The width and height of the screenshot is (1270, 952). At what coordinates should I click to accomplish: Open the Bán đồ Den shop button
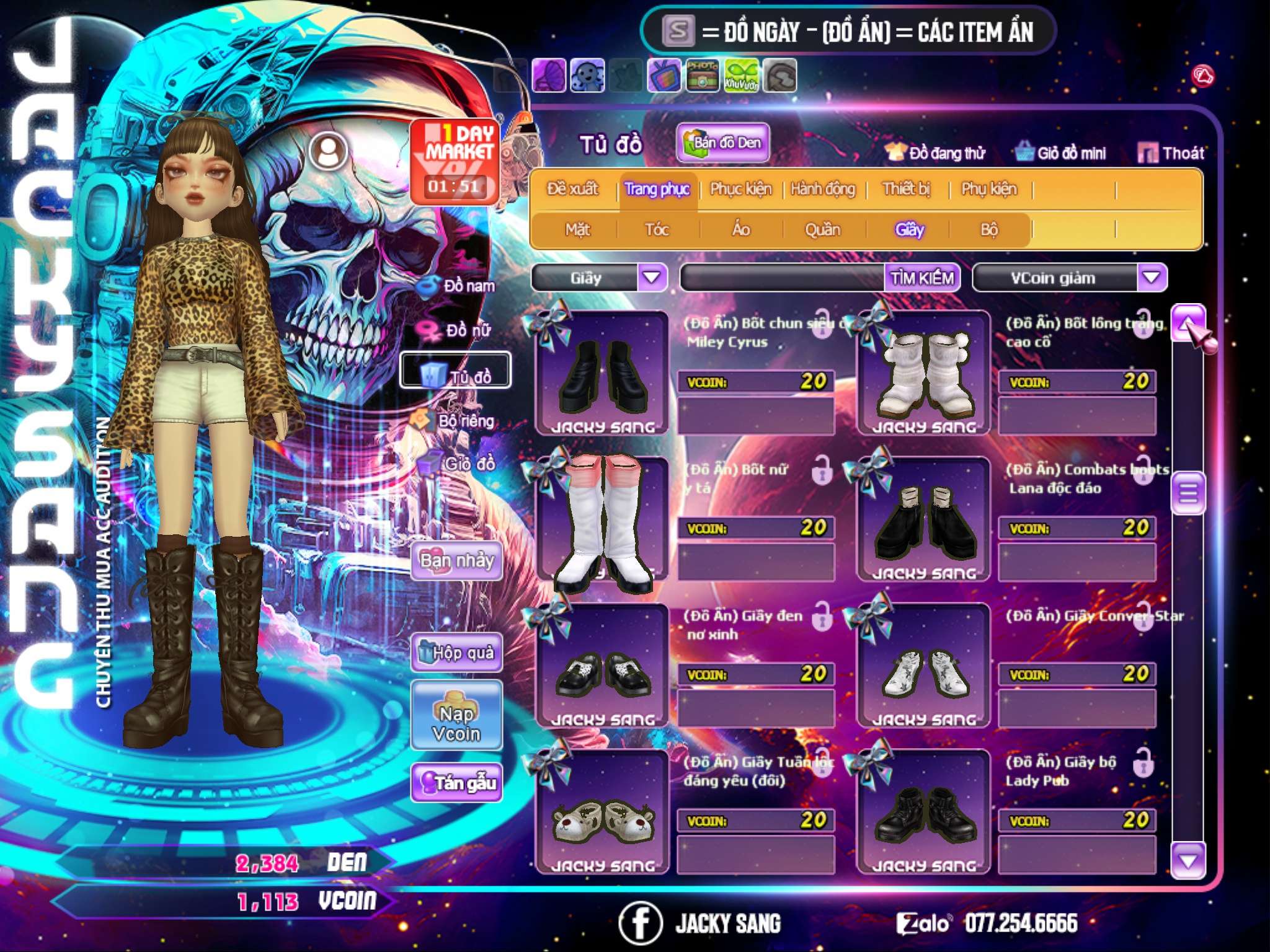point(723,143)
